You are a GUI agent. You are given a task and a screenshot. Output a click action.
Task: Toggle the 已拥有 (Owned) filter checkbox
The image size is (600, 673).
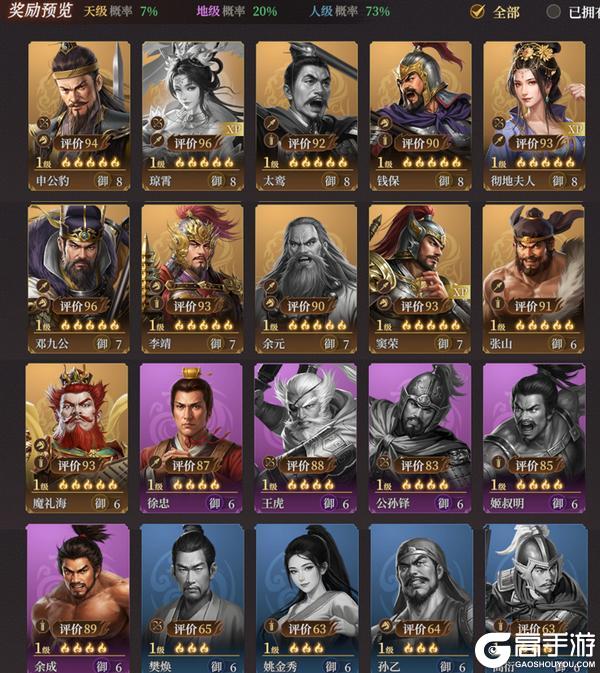(x=554, y=12)
